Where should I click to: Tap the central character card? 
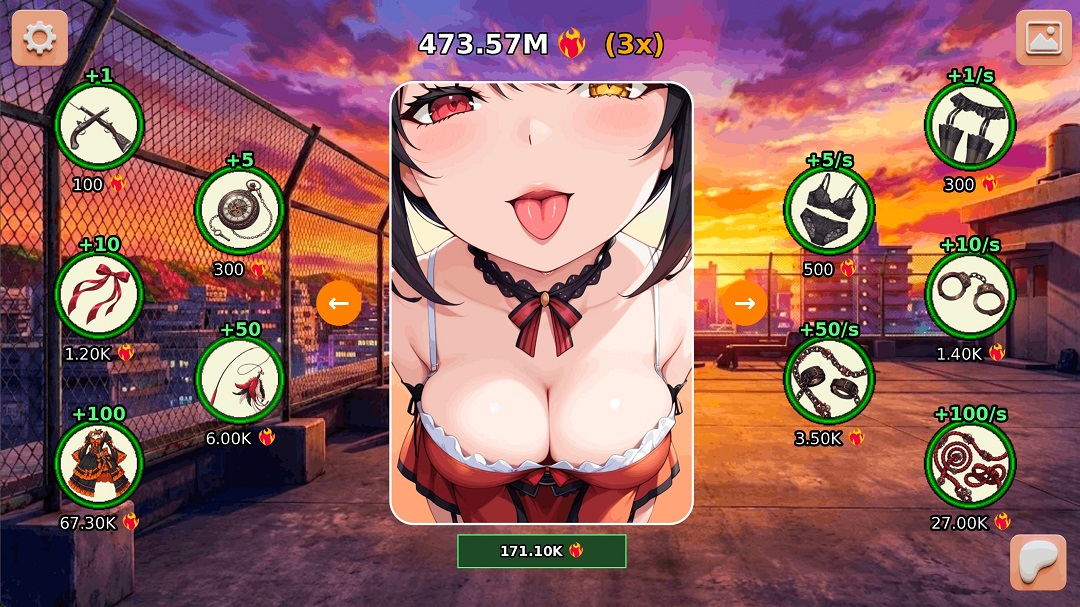pyautogui.click(x=541, y=303)
